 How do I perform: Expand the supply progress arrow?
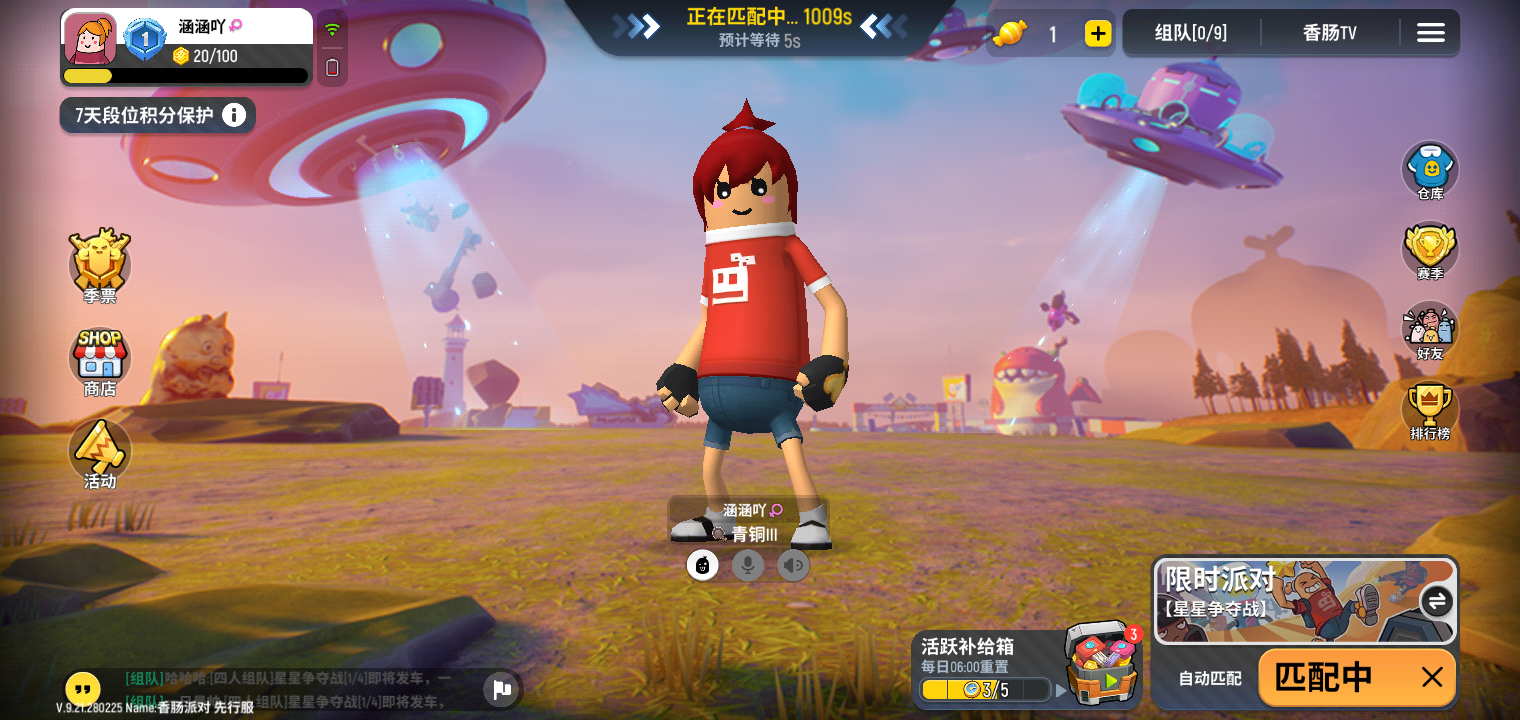tap(1060, 689)
